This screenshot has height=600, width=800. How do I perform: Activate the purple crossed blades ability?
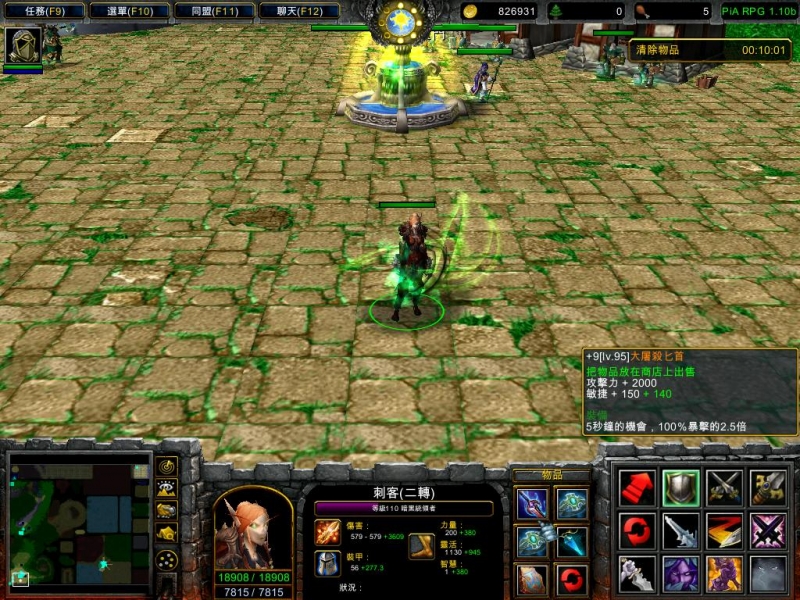pyautogui.click(x=768, y=530)
